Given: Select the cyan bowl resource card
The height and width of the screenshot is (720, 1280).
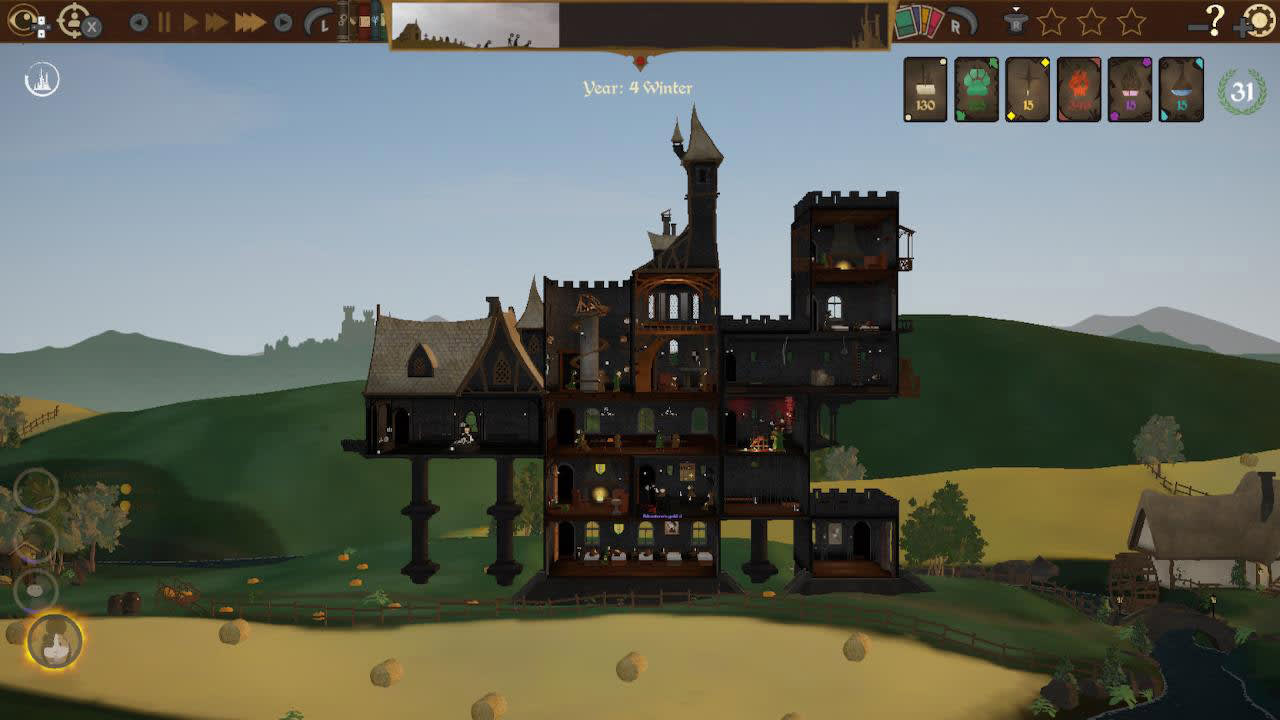Looking at the screenshot, I should coord(1181,90).
